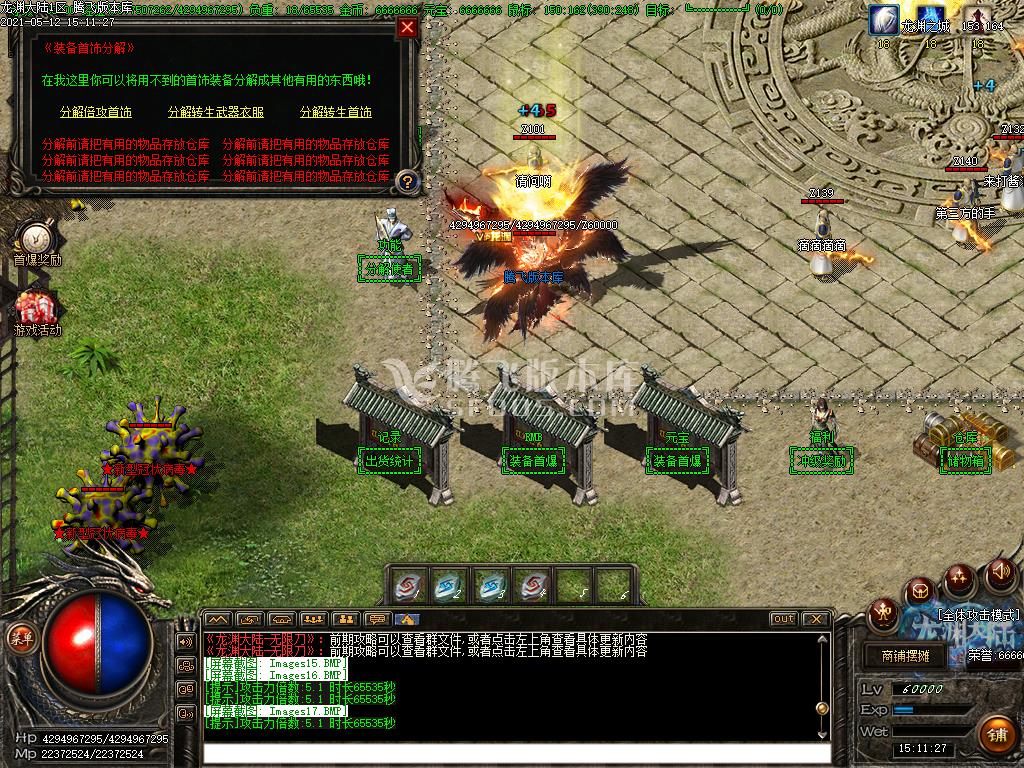
Task: Click the round orange 铺 shop button
Action: tap(995, 735)
